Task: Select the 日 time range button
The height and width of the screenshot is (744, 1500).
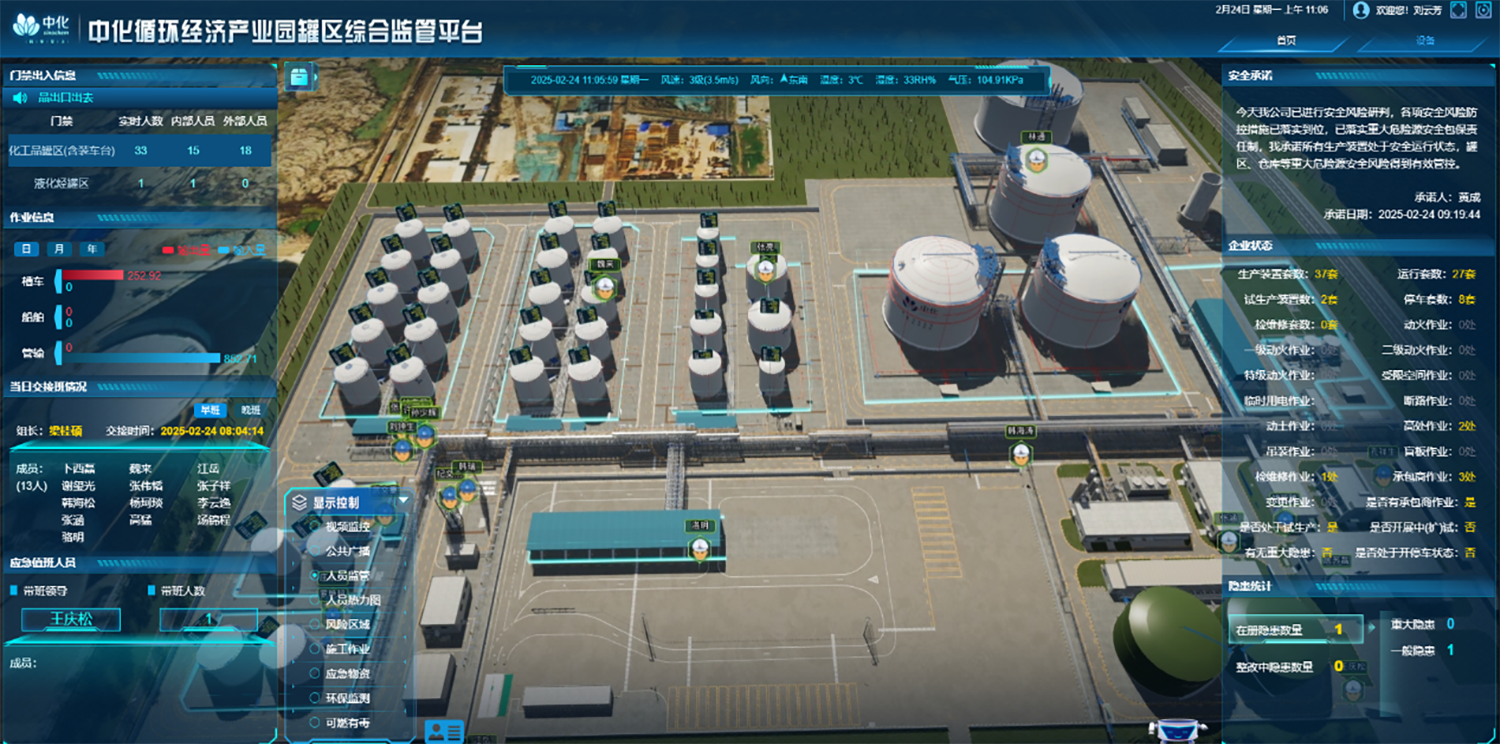Action: click(x=27, y=249)
